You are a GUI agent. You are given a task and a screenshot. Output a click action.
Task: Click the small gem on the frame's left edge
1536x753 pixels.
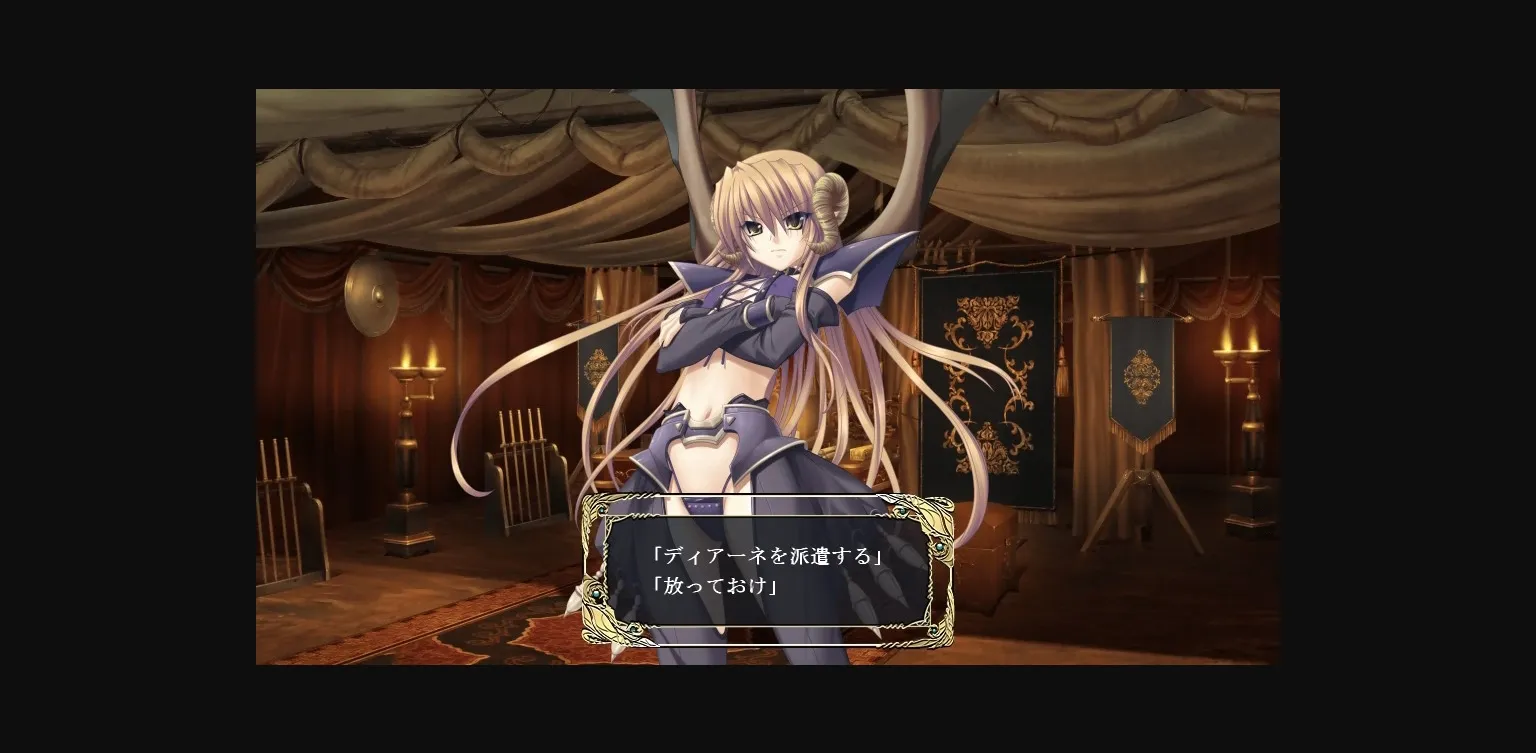click(595, 594)
